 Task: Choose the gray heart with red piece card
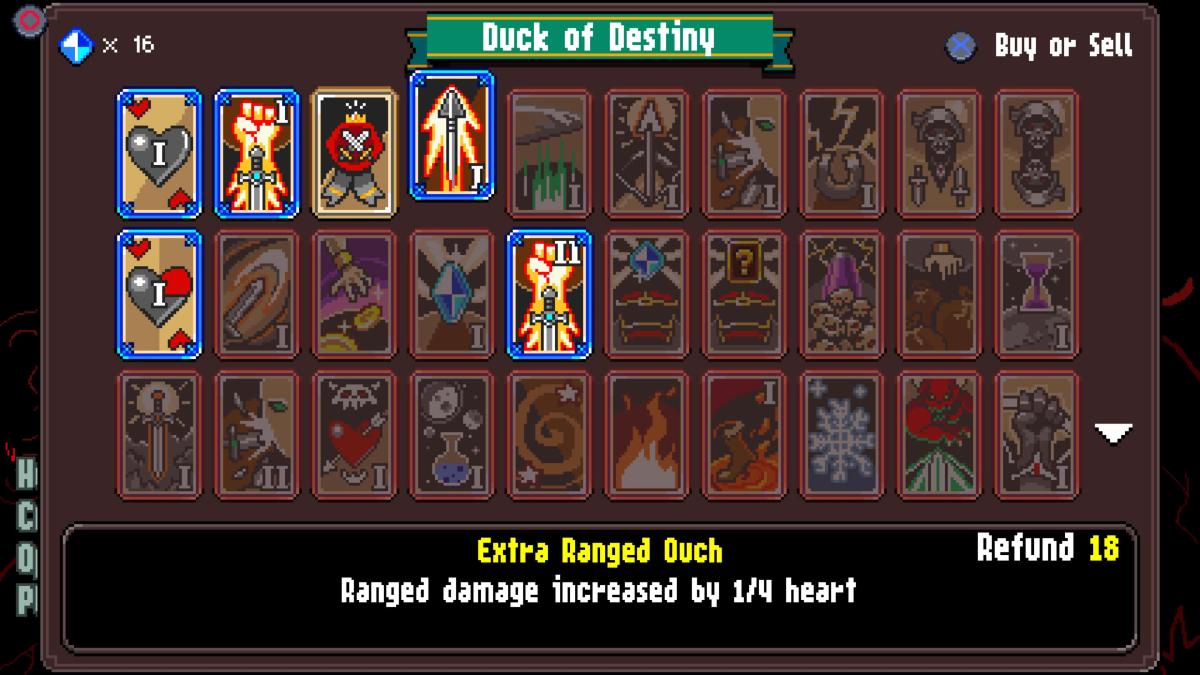tap(159, 294)
